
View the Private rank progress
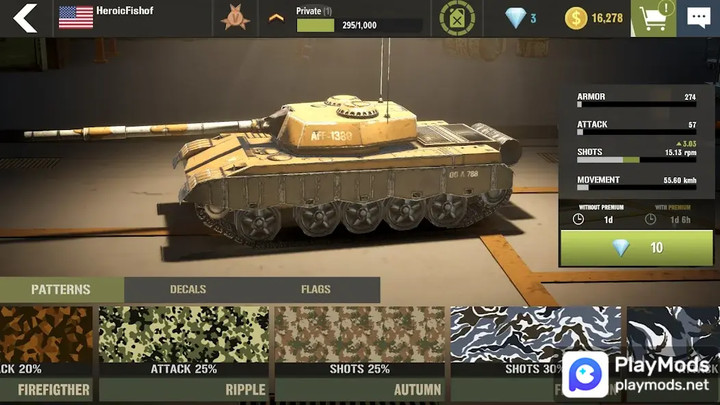point(358,18)
